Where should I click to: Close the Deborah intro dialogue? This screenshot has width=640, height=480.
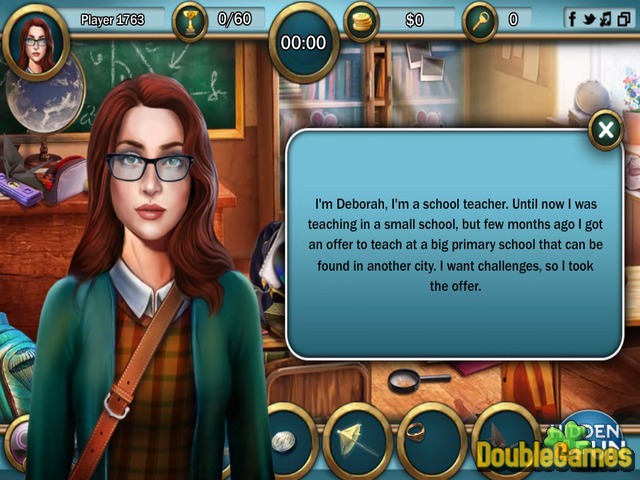point(605,130)
